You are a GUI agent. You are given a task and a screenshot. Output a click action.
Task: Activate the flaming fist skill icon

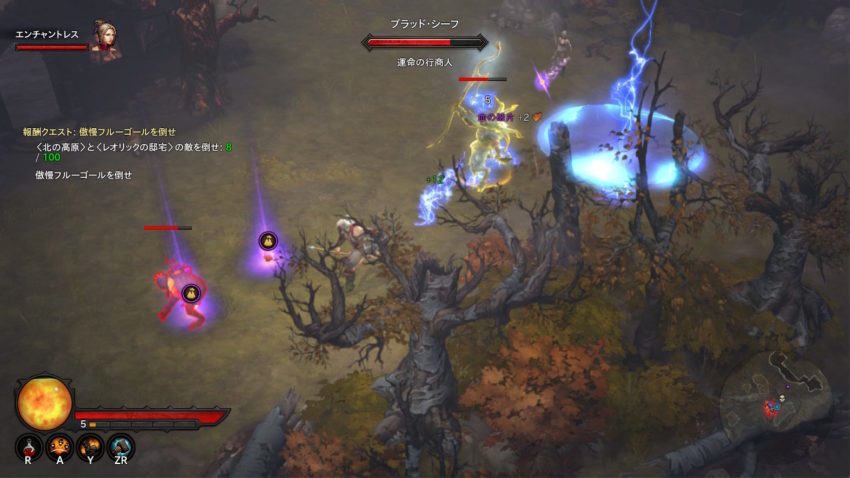(x=90, y=446)
